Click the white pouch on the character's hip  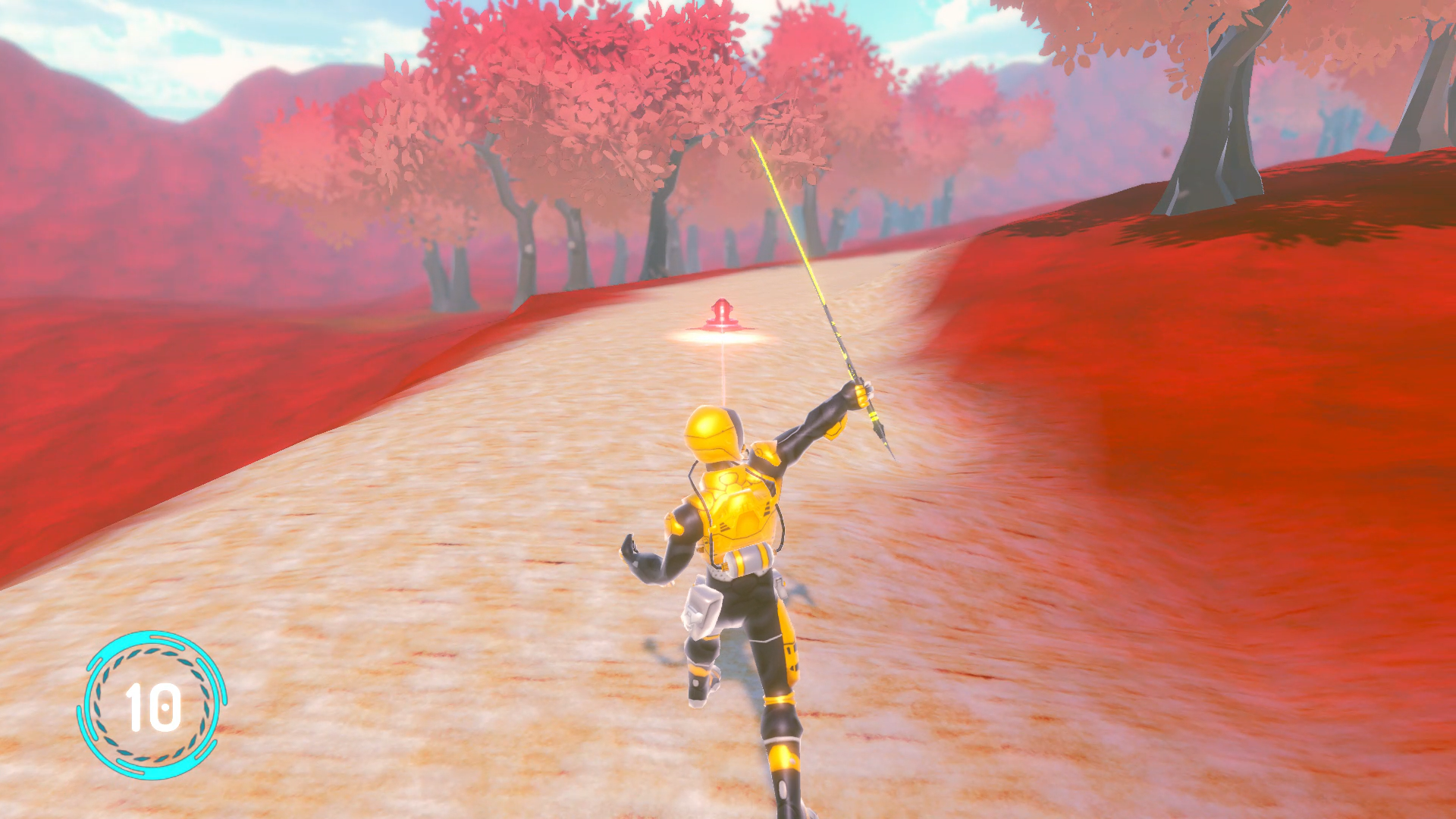(701, 607)
